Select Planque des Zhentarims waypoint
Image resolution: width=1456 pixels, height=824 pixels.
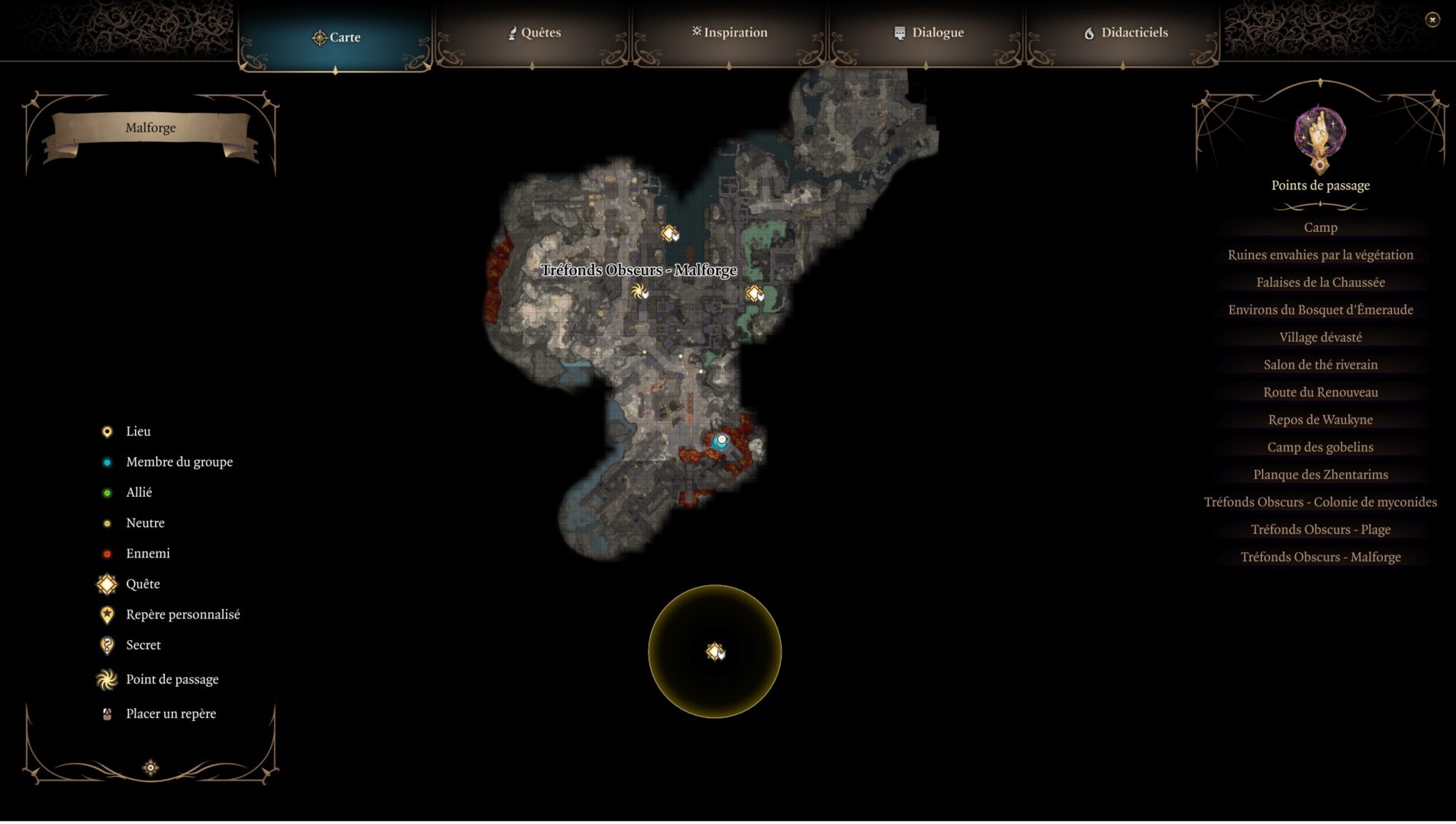[x=1320, y=475]
